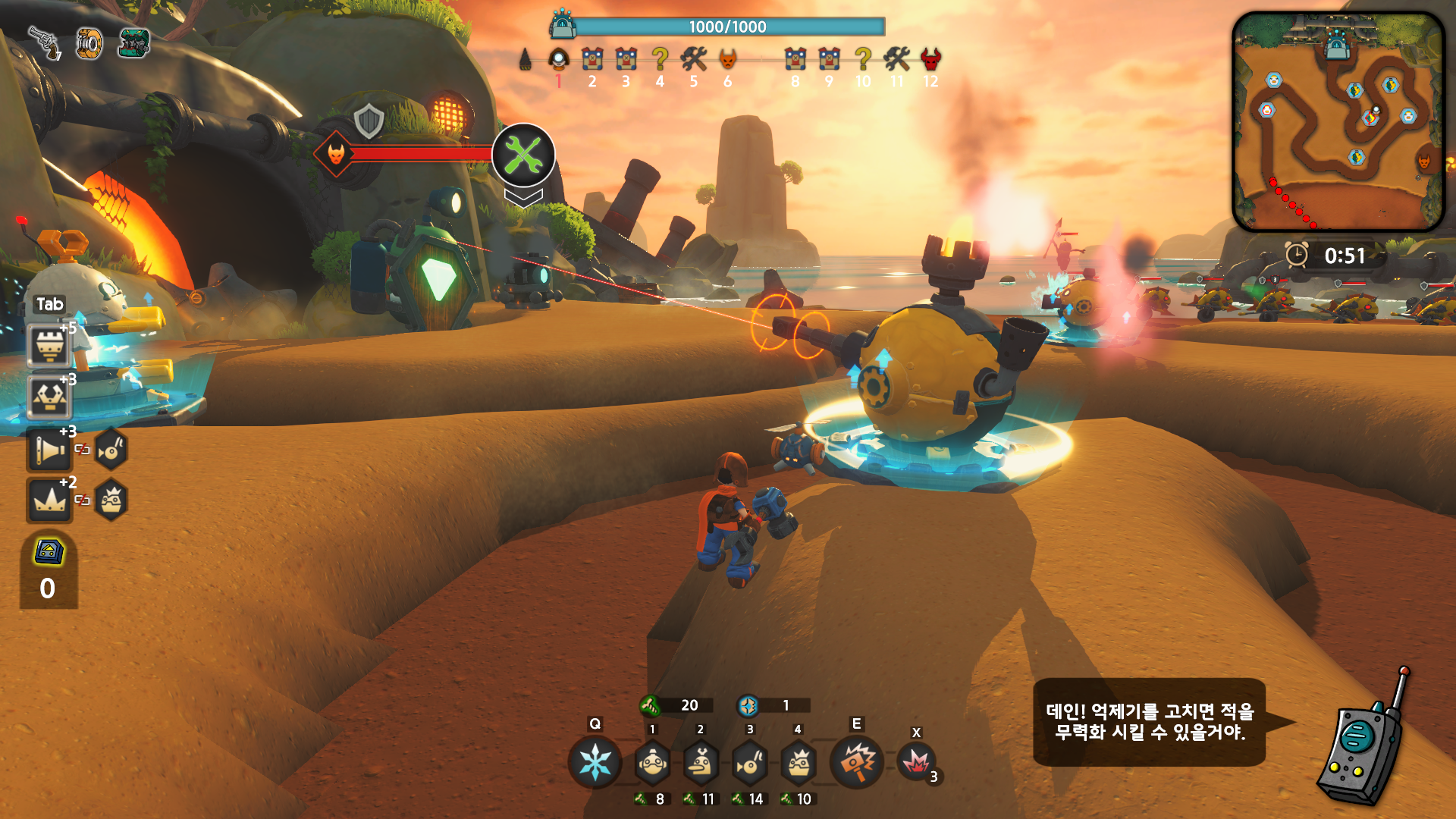Screen dimensions: 1456x819
Task: Activate the snowflake freeze ability
Action: tap(595, 762)
